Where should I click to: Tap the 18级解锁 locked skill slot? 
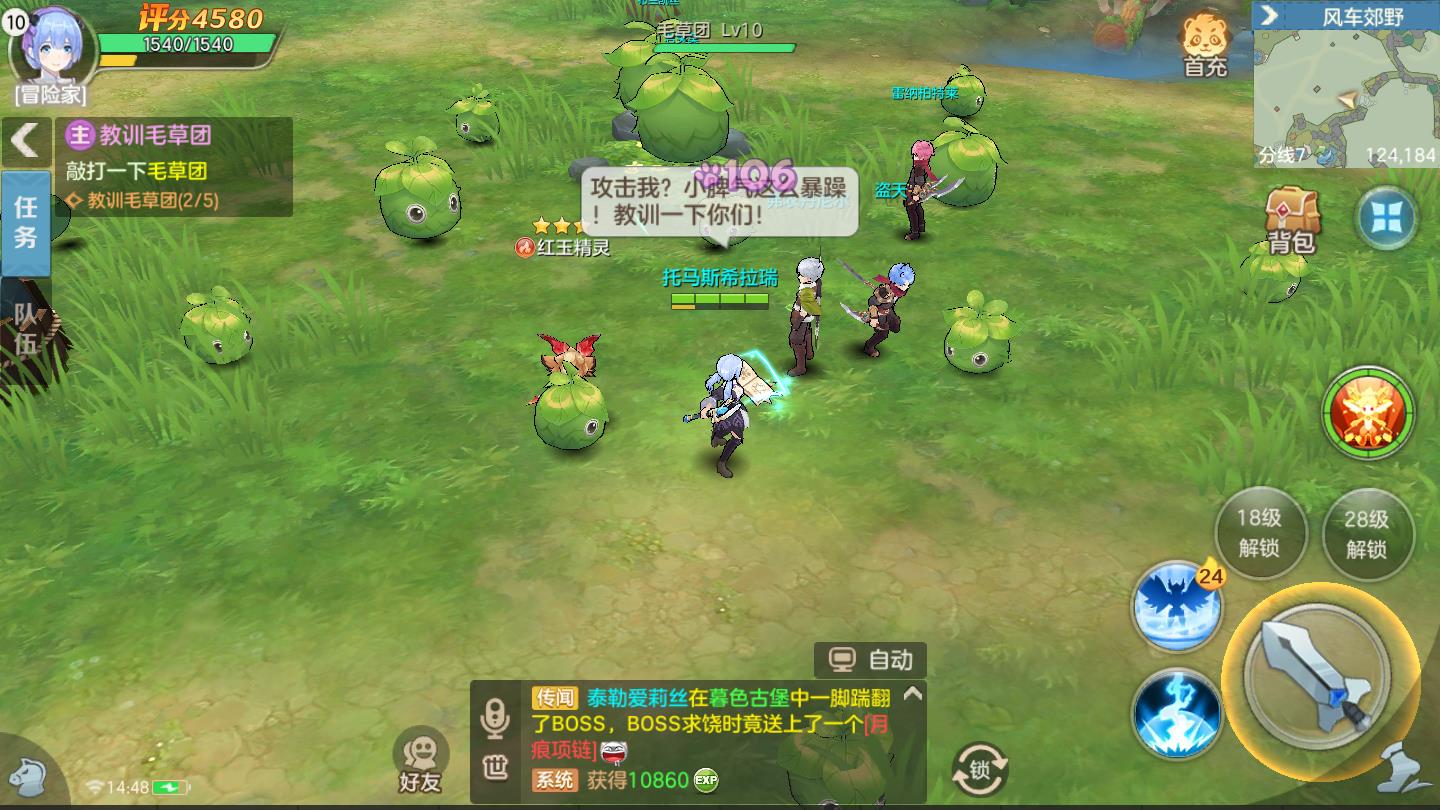[1260, 533]
